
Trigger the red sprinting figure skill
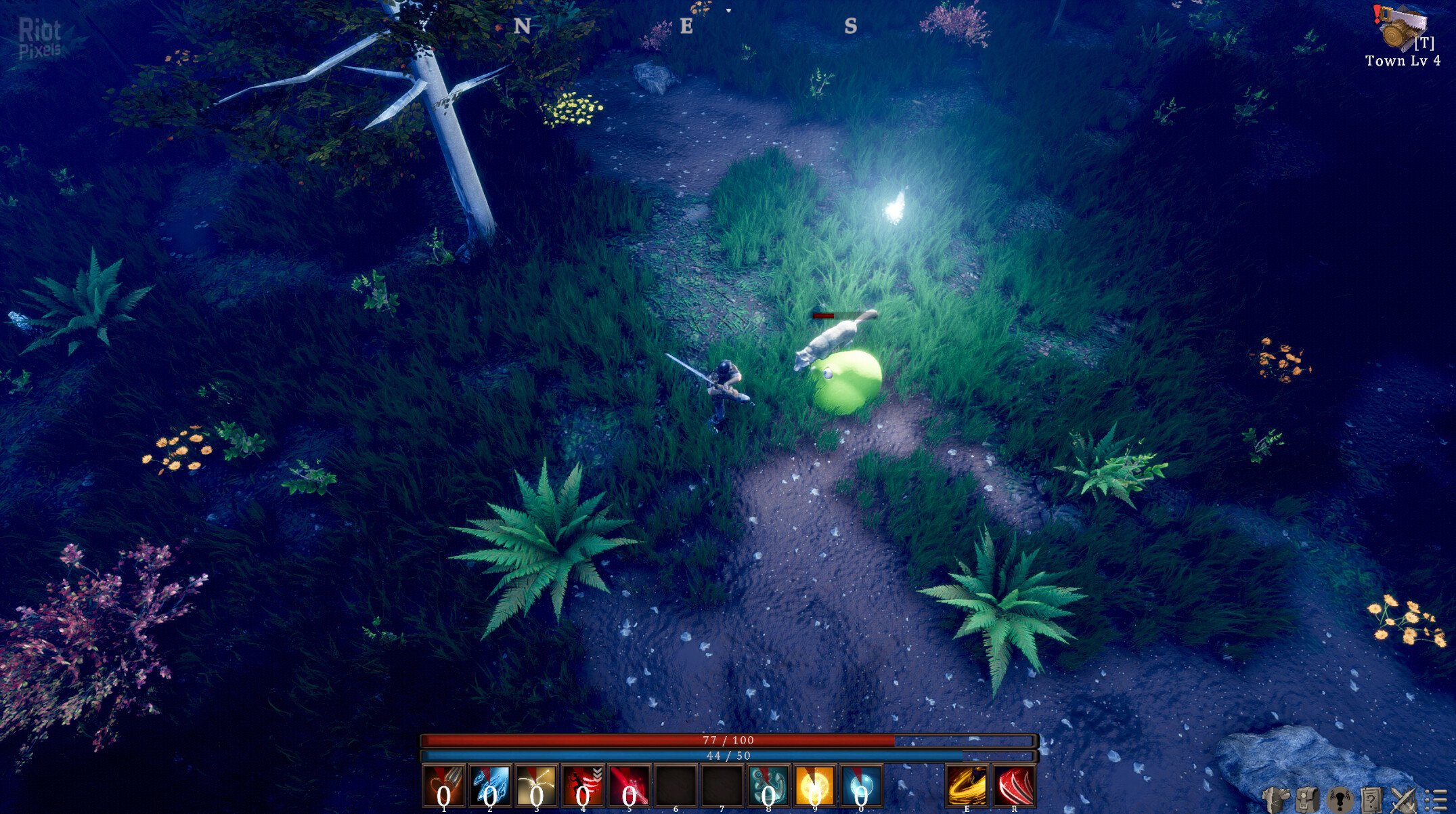tap(583, 786)
